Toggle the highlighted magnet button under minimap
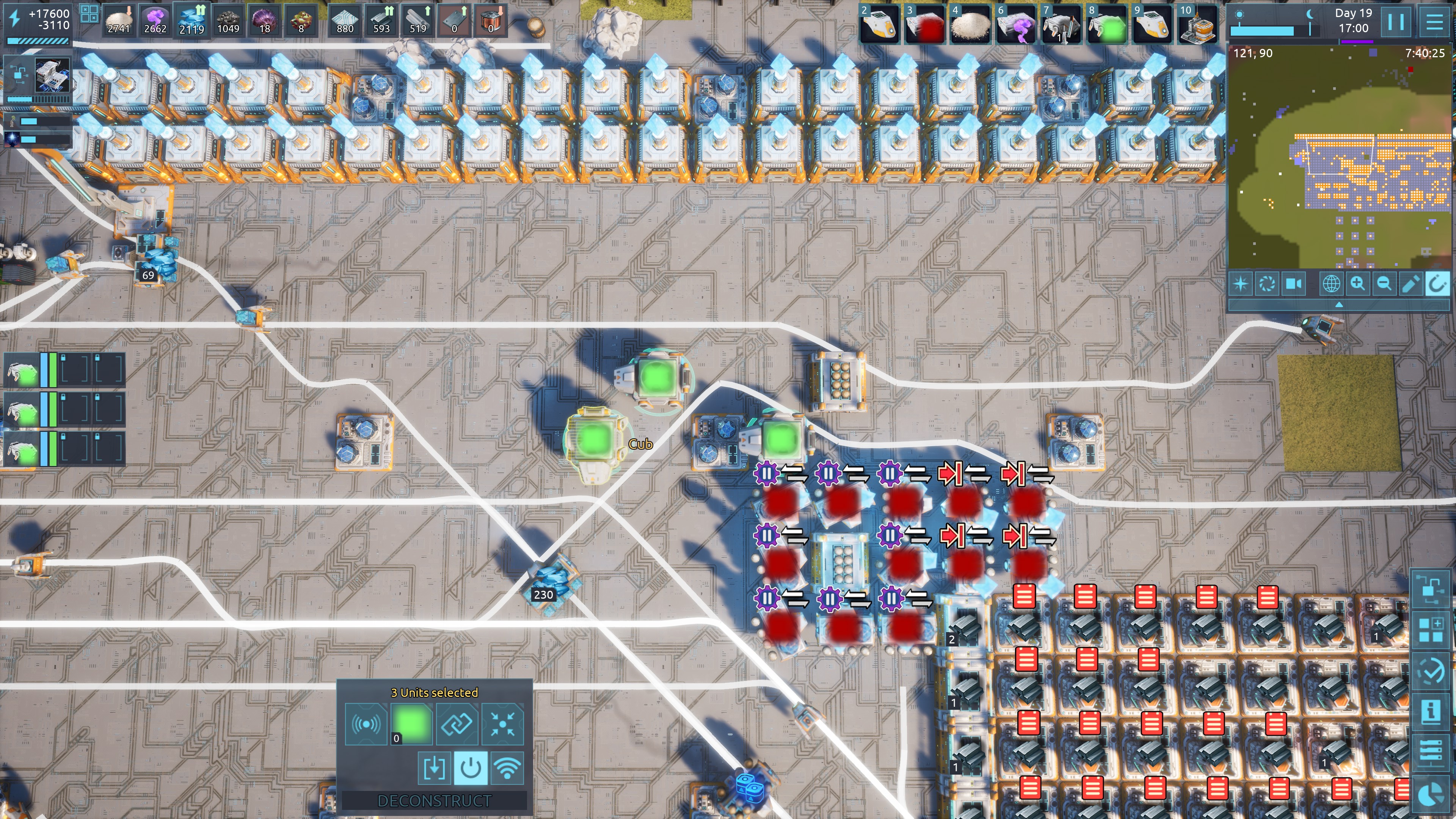The width and height of the screenshot is (1456, 819). pyautogui.click(x=1437, y=283)
